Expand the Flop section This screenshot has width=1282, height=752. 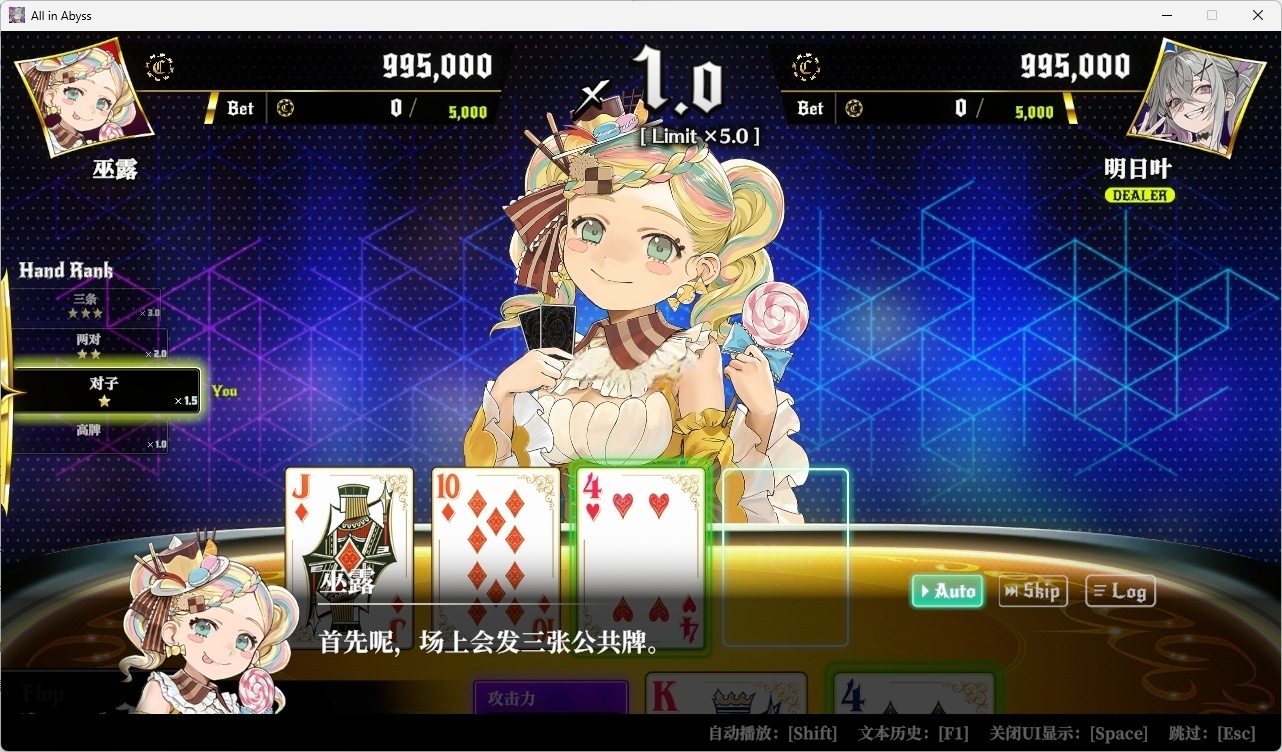click(43, 693)
